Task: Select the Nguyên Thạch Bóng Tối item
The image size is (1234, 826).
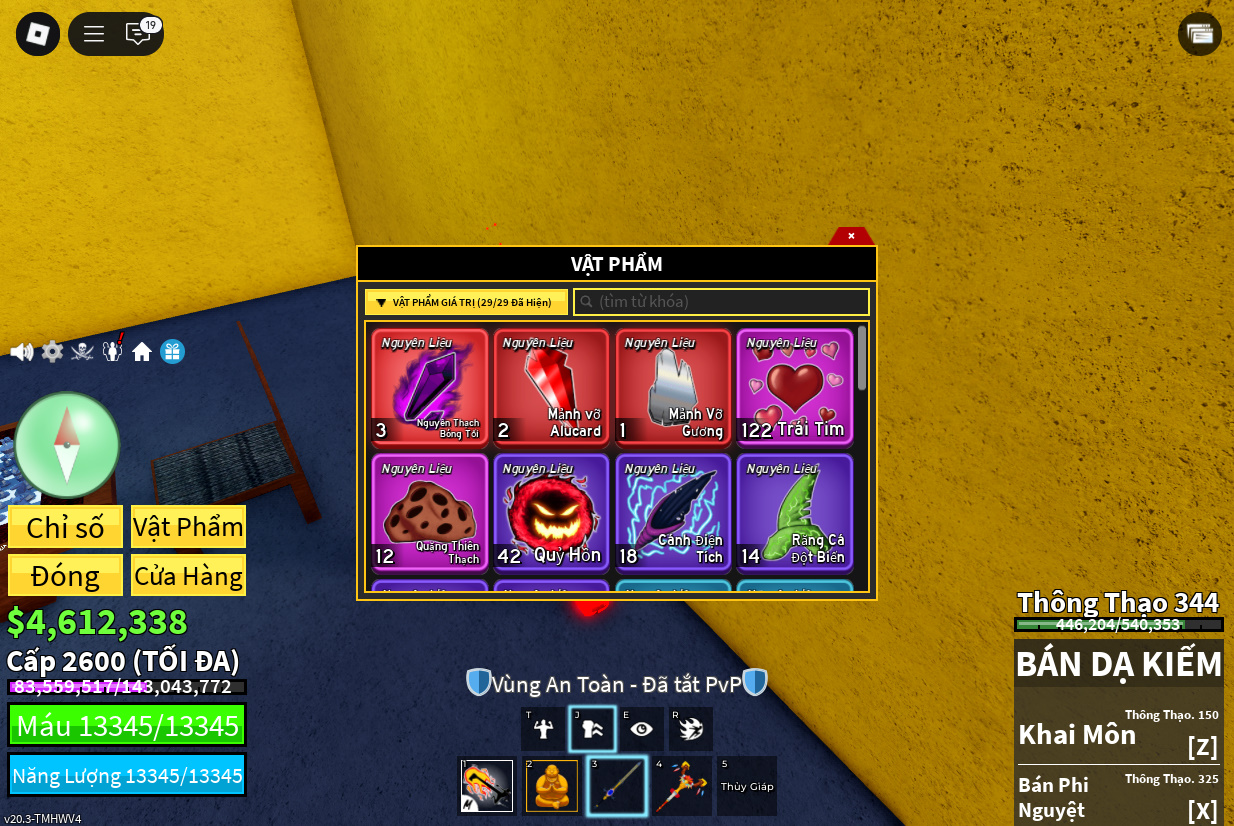Action: tap(430, 386)
